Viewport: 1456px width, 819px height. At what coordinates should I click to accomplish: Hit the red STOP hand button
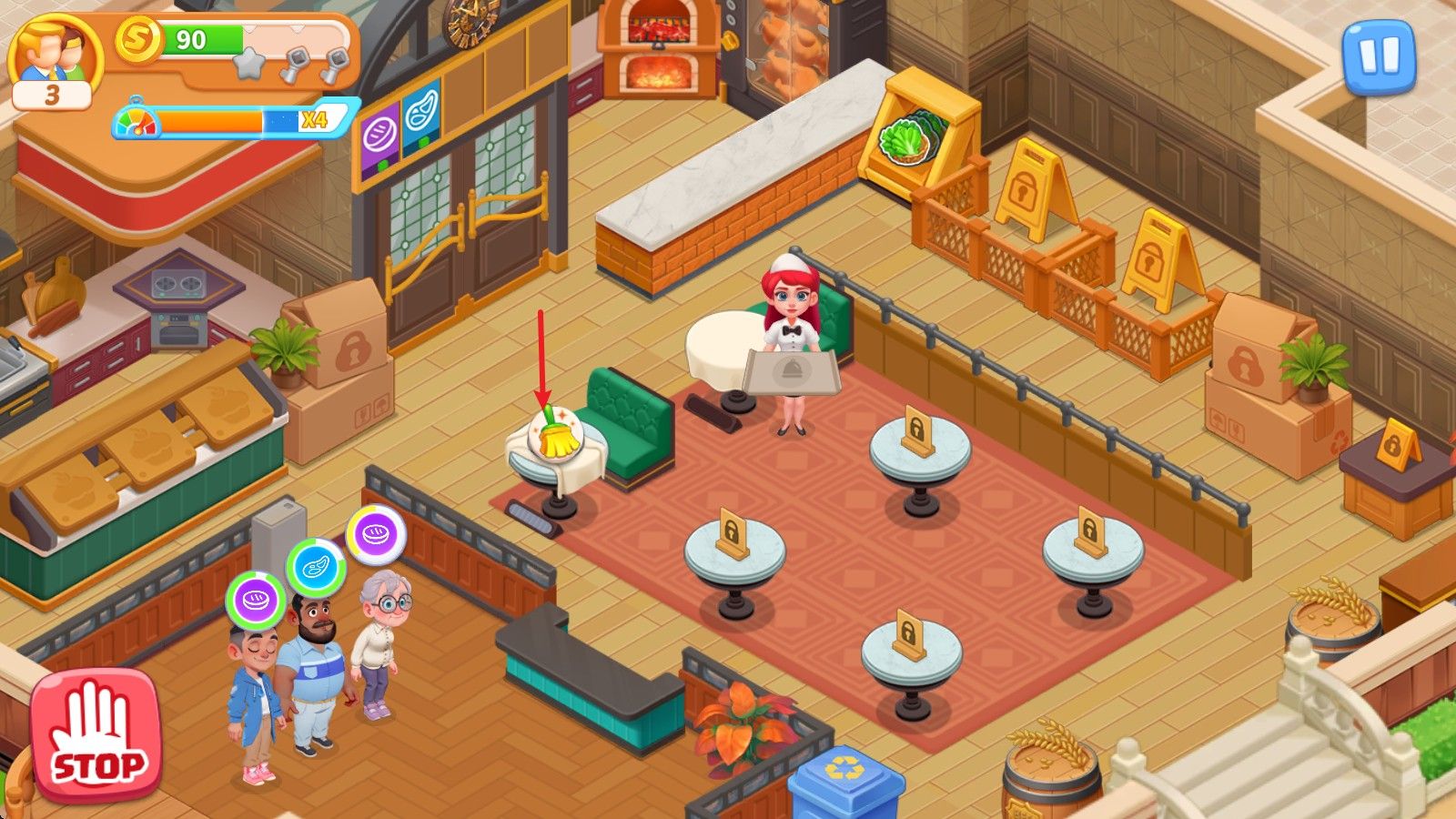(96, 735)
